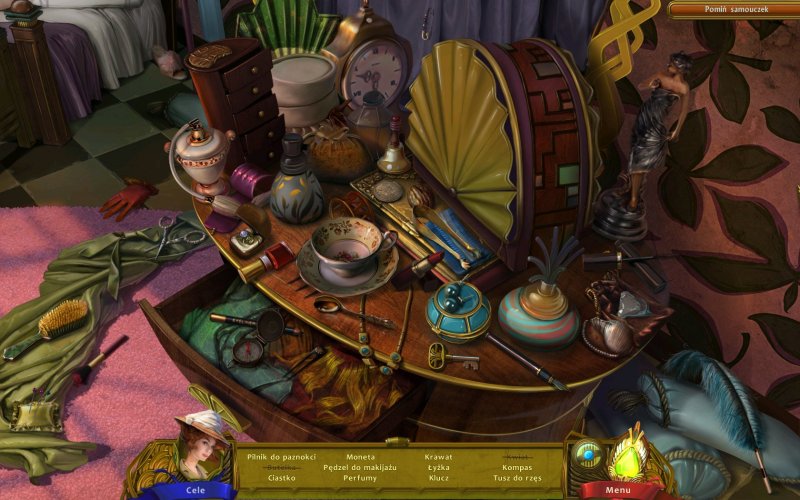This screenshot has width=800, height=500.
Task: Select the Klucz list entry
Action: tap(438, 478)
